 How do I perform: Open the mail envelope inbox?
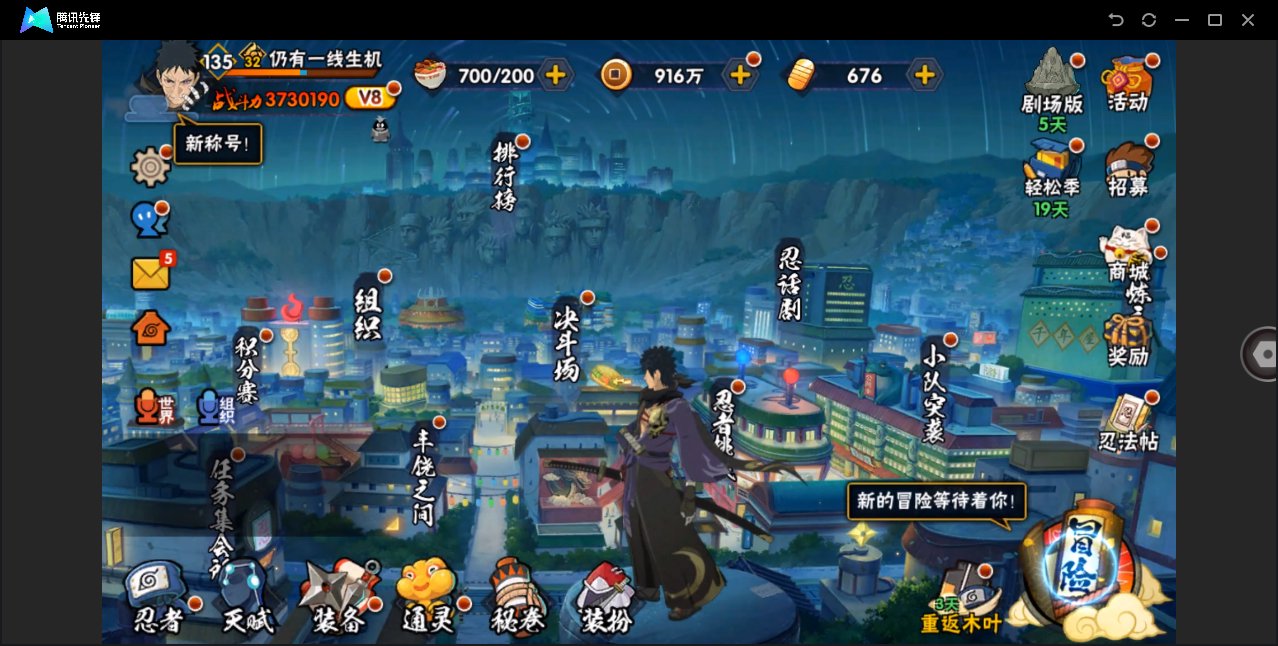(x=151, y=273)
